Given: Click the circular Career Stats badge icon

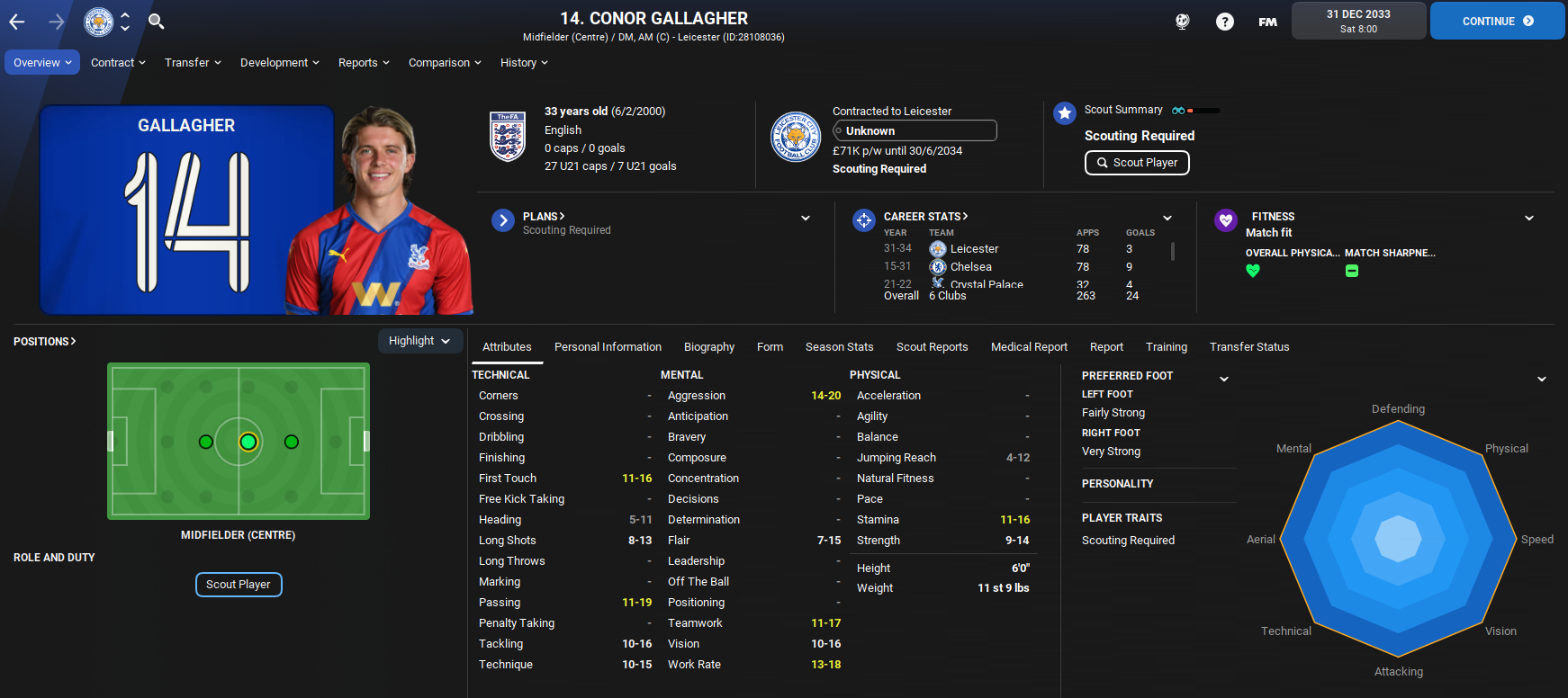Looking at the screenshot, I should (863, 219).
